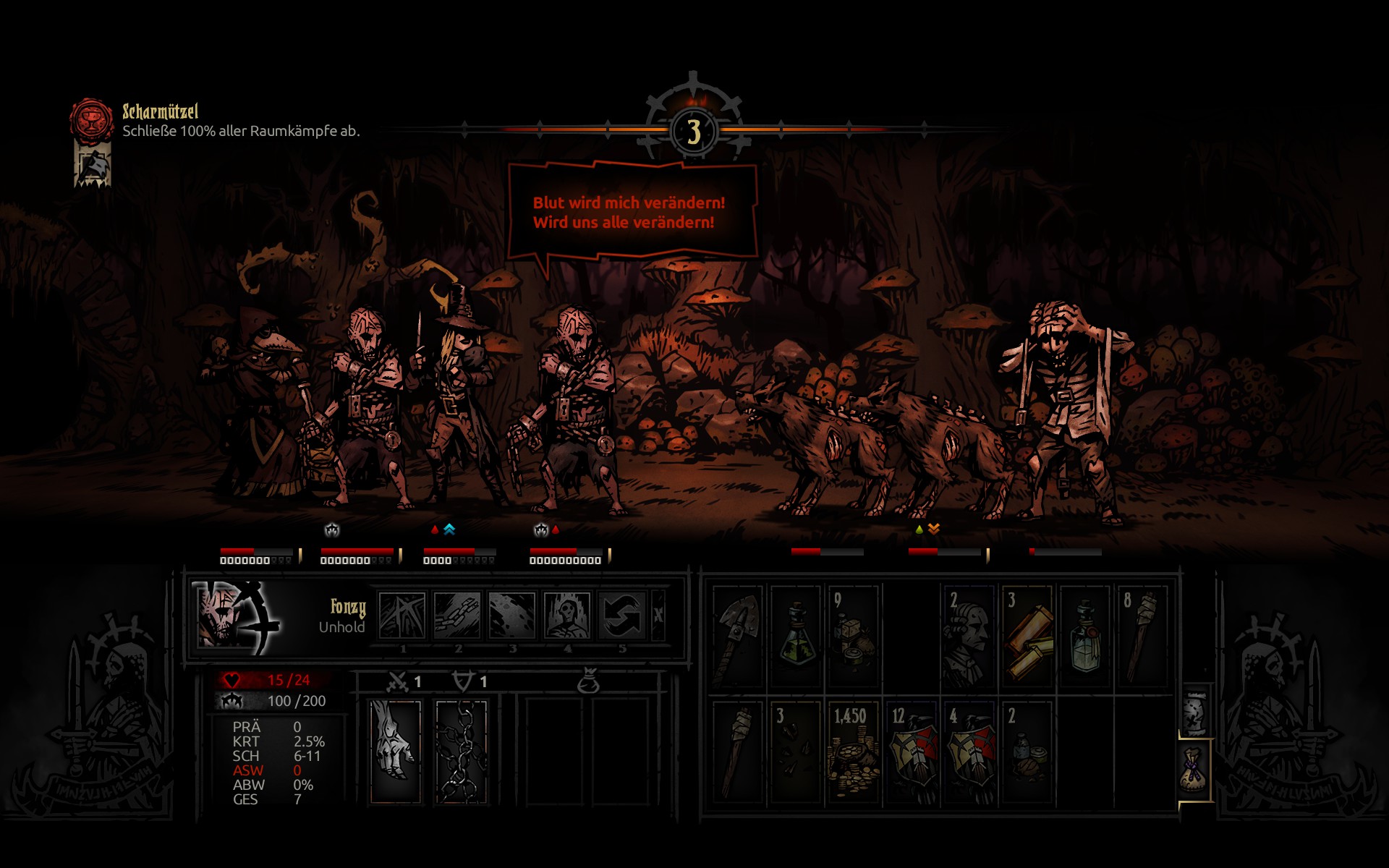
Task: Select the shovel in the inventory
Action: click(x=738, y=636)
